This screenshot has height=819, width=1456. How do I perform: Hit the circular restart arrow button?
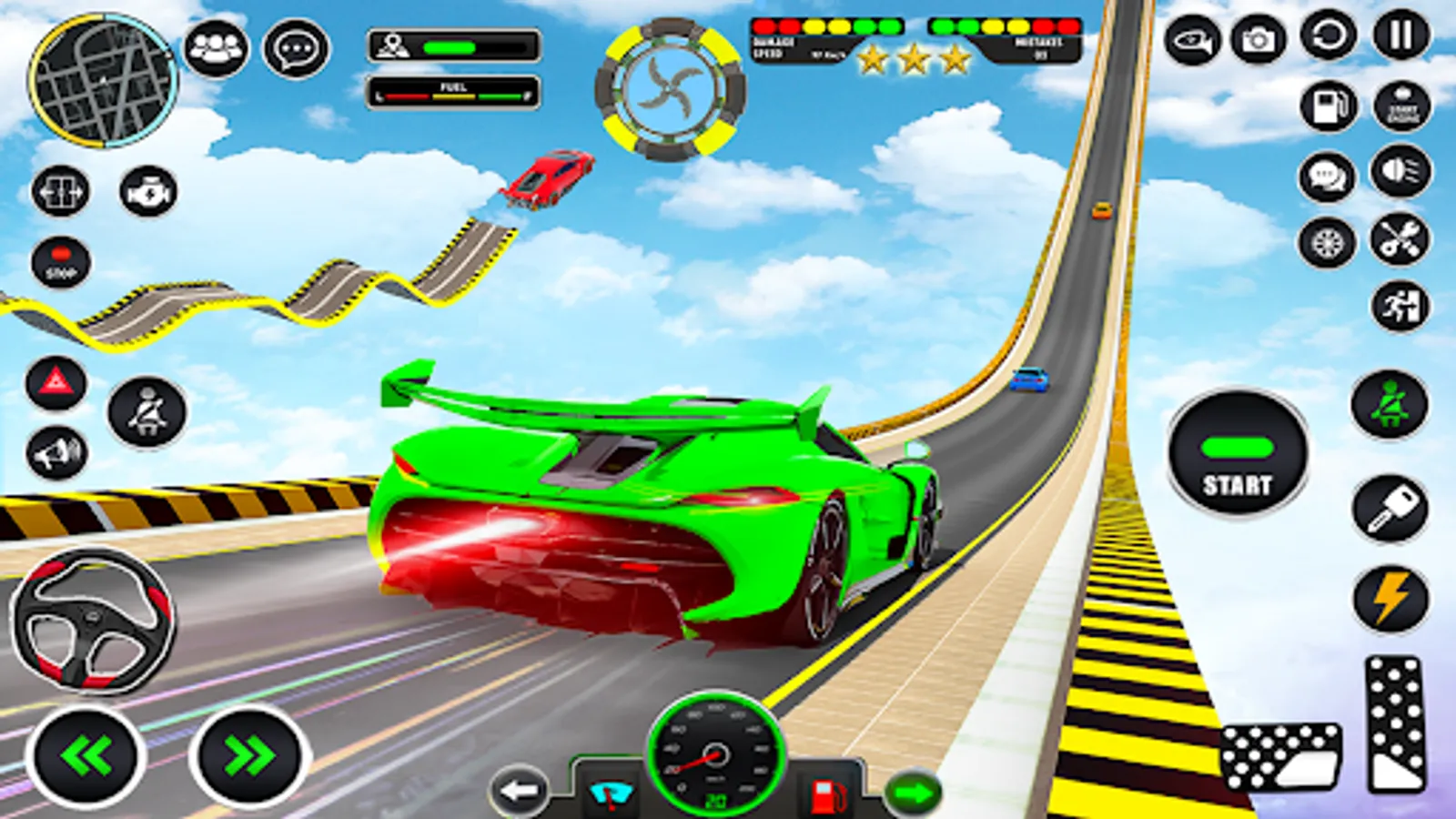pos(1329,37)
